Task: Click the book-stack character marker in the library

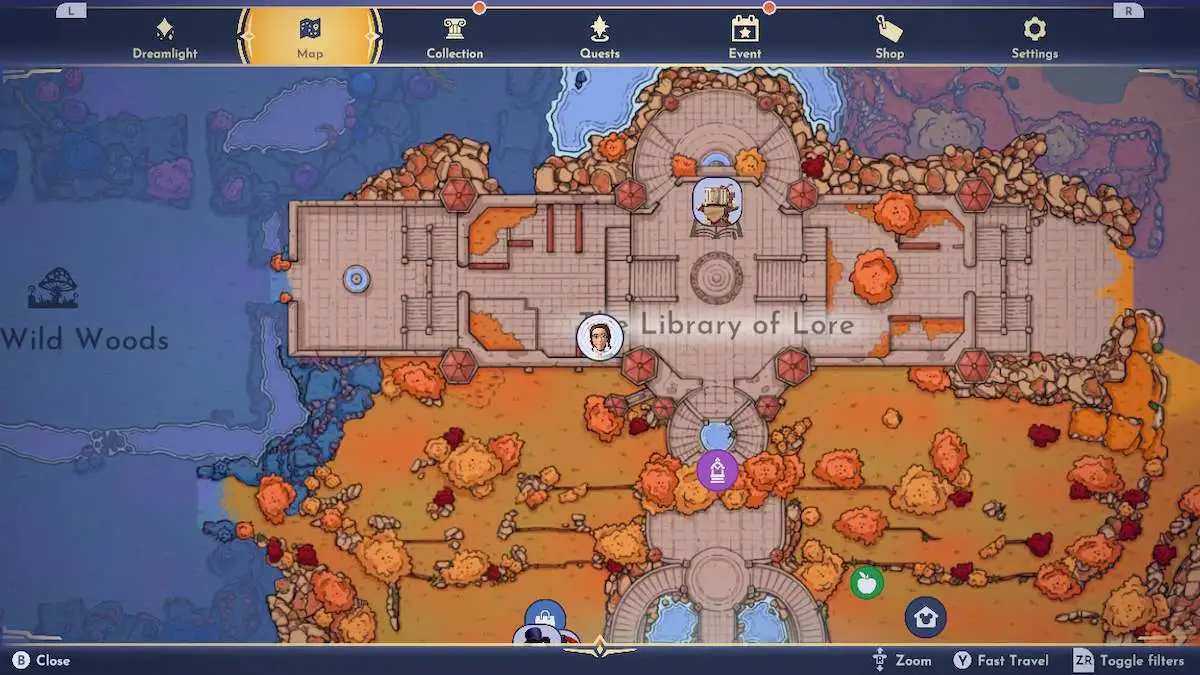Action: pyautogui.click(x=717, y=203)
